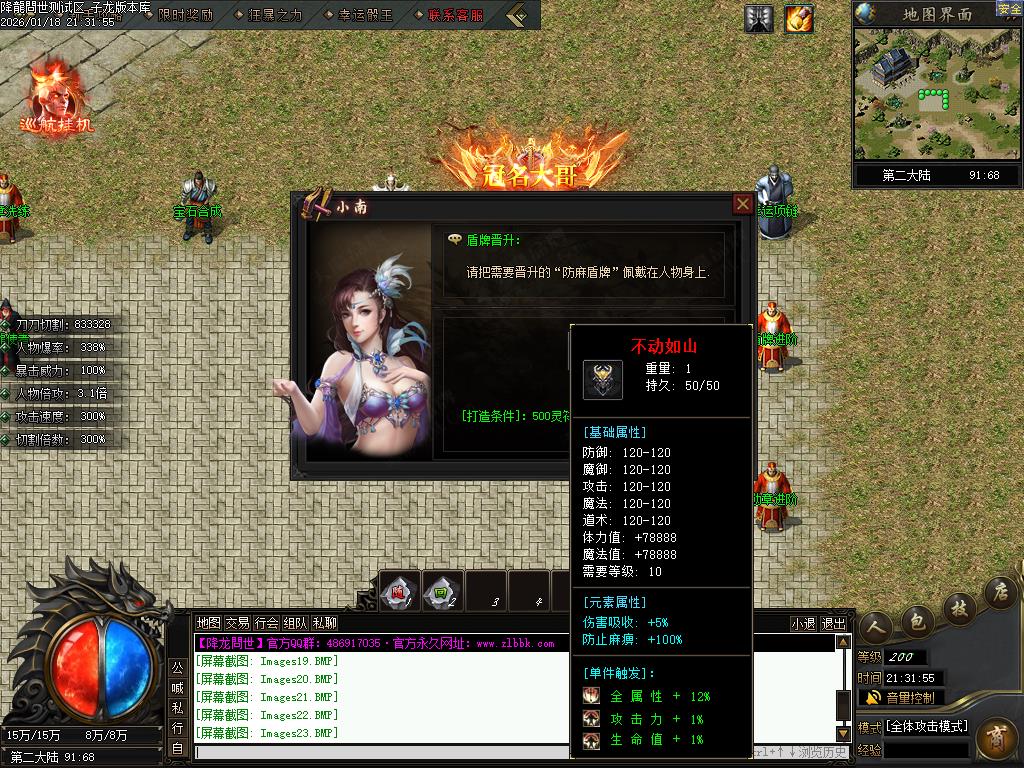Image resolution: width=1024 pixels, height=768 pixels.
Task: Open the 限时奖励 menu
Action: [185, 15]
